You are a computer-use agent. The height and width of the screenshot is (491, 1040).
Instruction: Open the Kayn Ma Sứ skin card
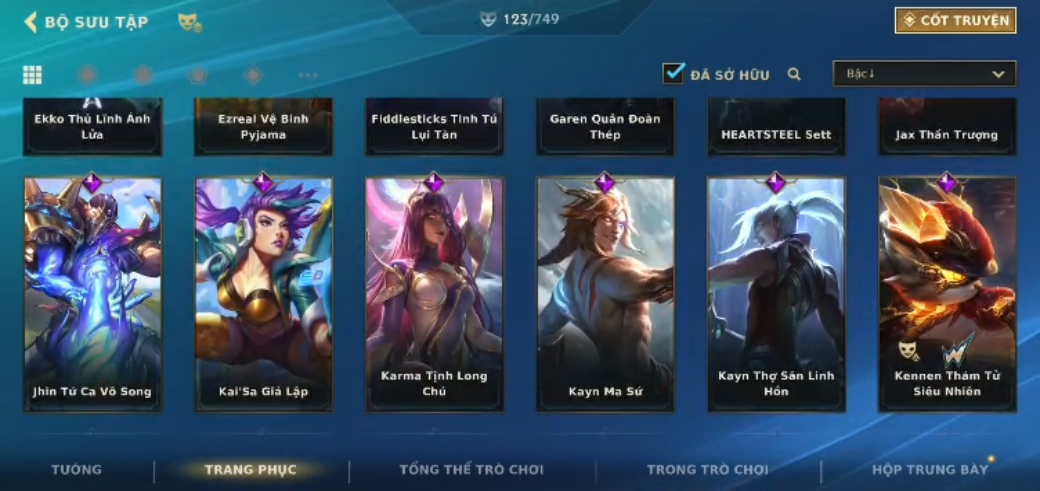tap(605, 294)
